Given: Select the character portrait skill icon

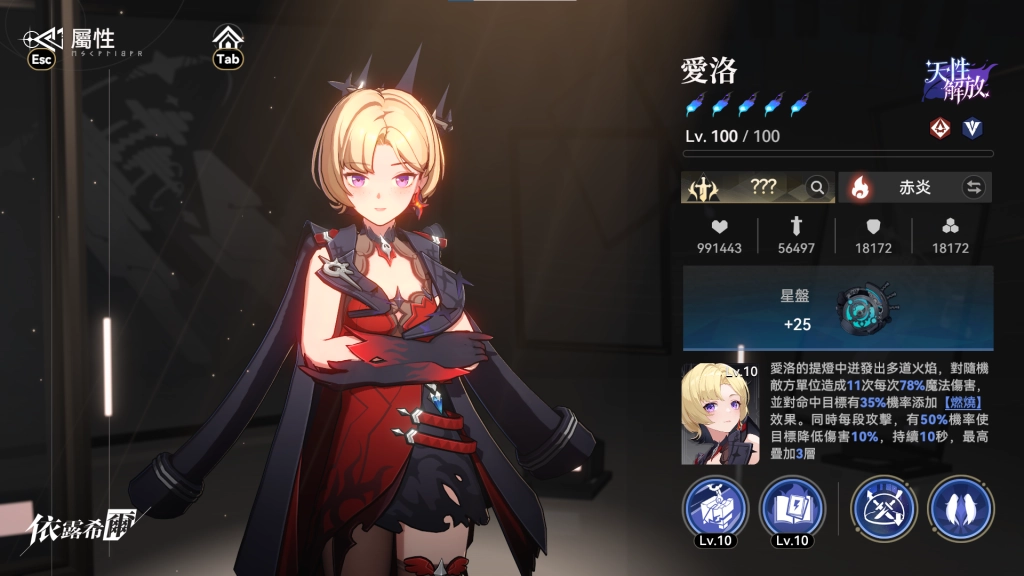Looking at the screenshot, I should click(720, 413).
